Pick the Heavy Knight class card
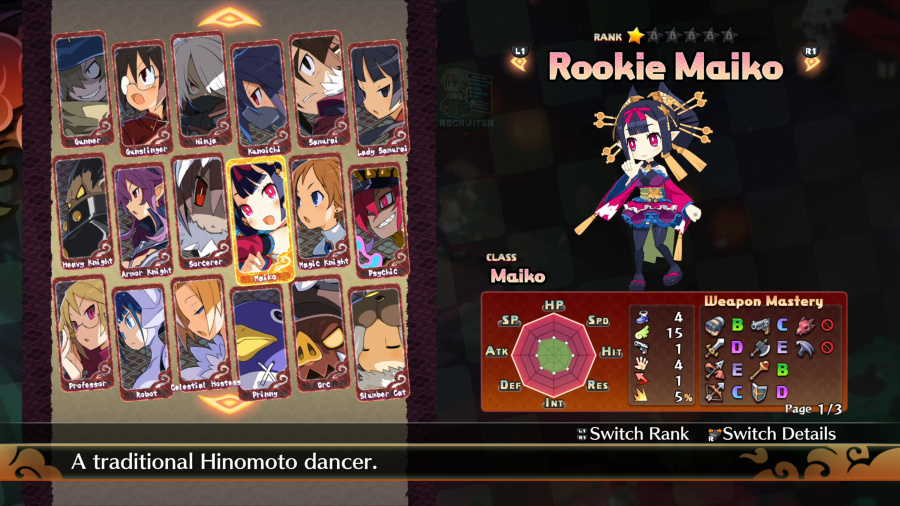The image size is (900, 506). 83,213
